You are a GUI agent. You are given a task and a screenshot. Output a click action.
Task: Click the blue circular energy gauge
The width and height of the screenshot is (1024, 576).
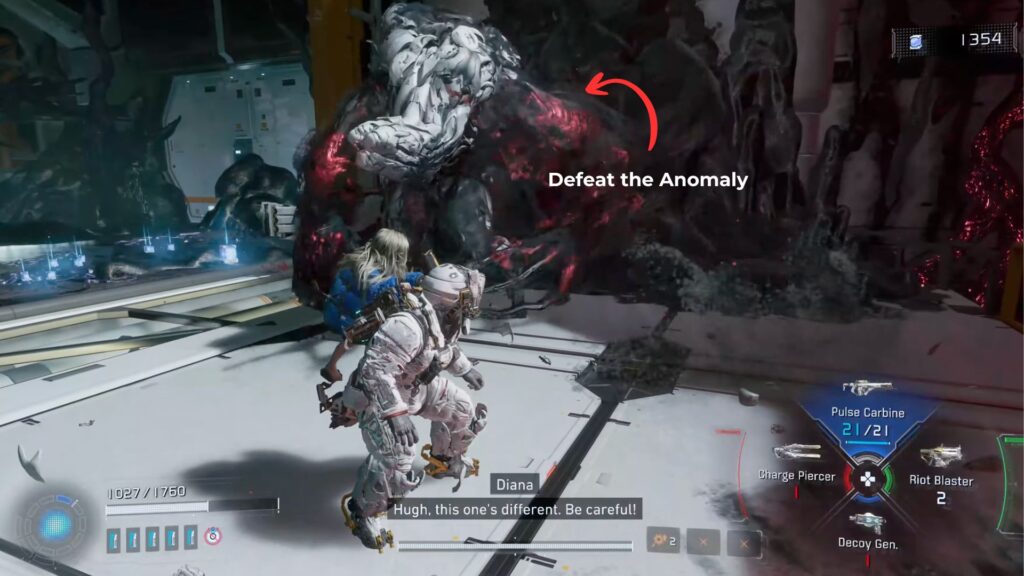55,523
